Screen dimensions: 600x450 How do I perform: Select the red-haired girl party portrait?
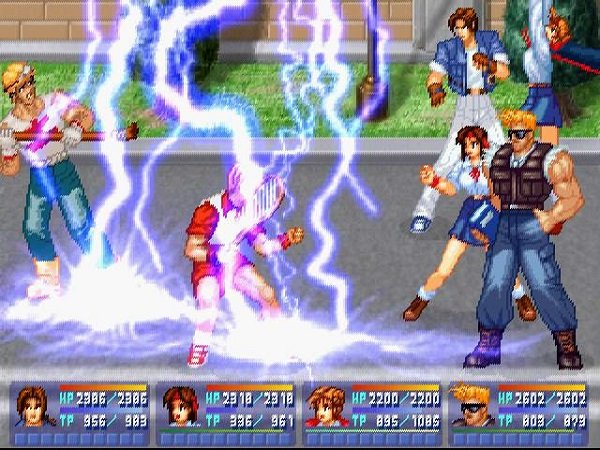pyautogui.click(x=180, y=407)
